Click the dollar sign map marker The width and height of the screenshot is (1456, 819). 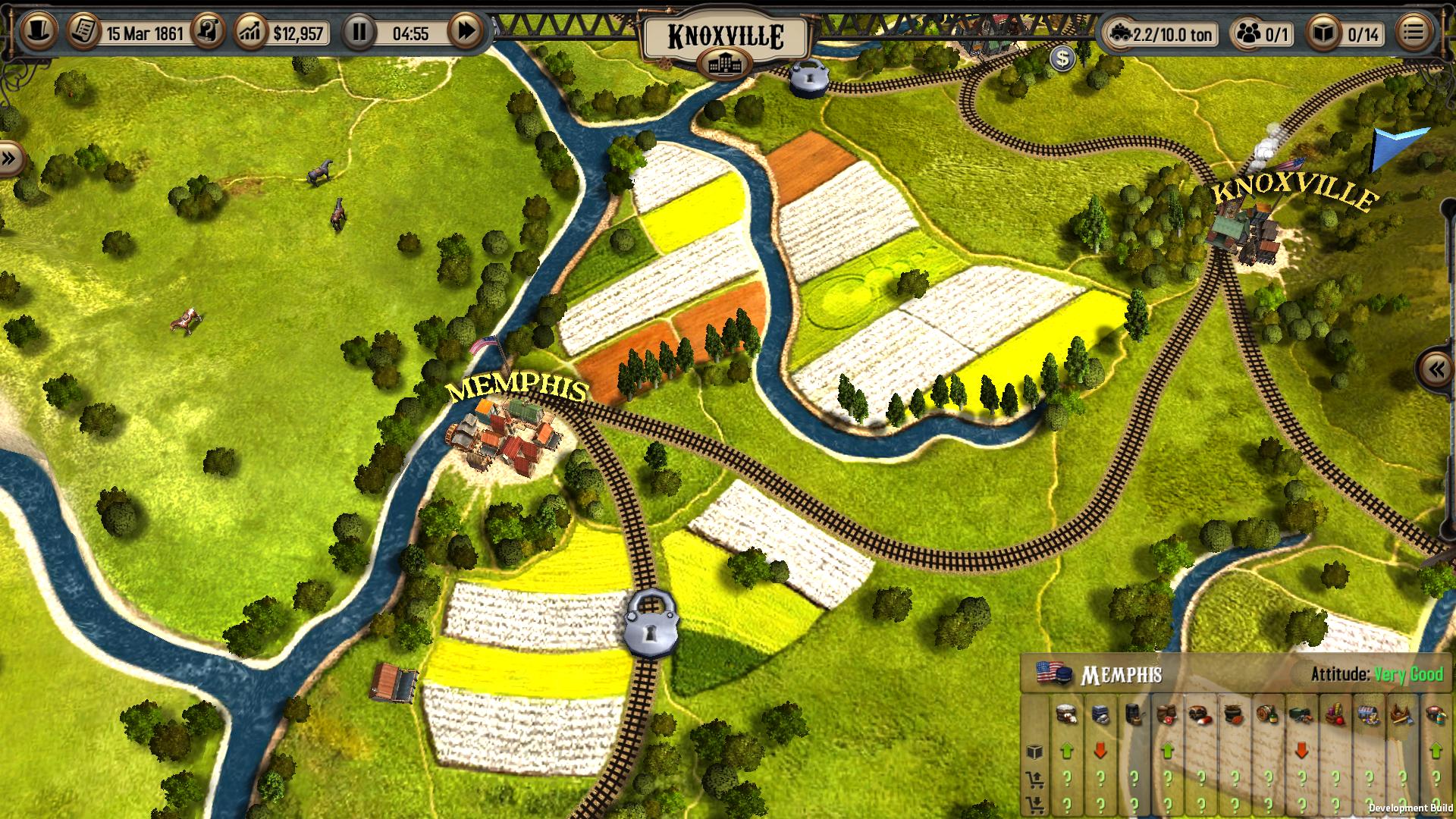coord(1062,58)
